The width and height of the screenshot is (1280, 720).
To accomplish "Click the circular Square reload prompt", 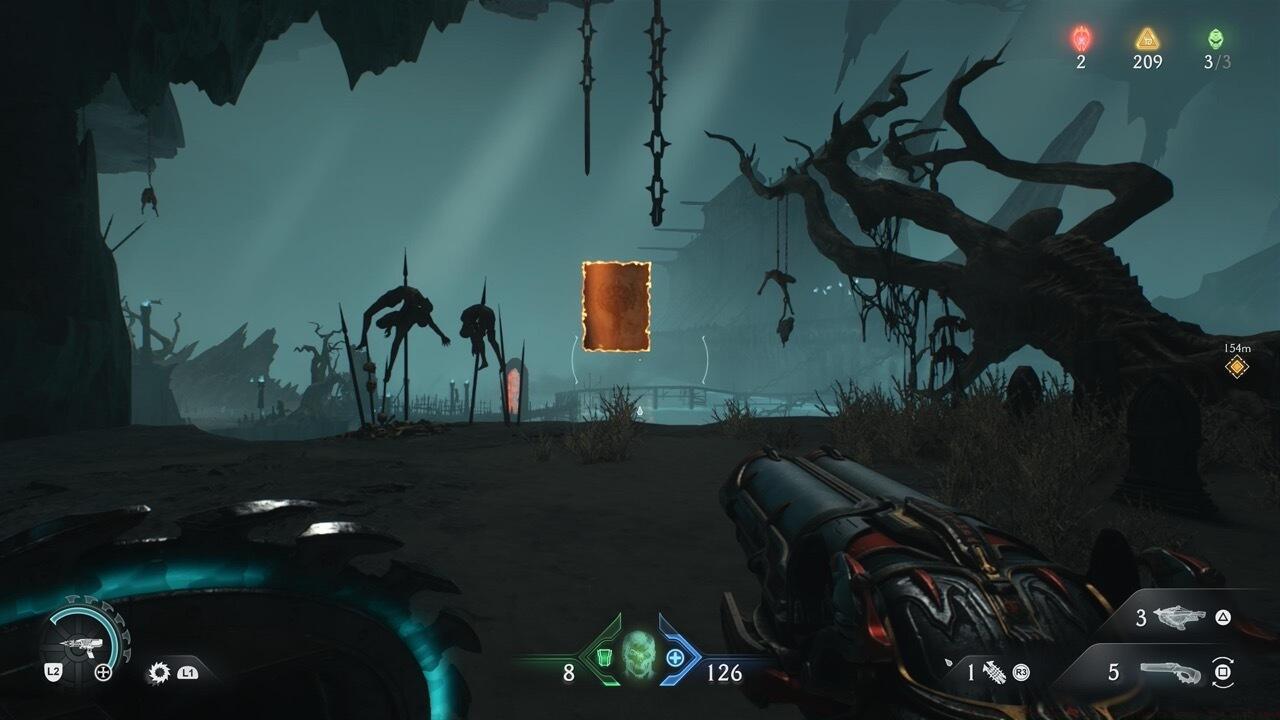I will click(x=1220, y=671).
